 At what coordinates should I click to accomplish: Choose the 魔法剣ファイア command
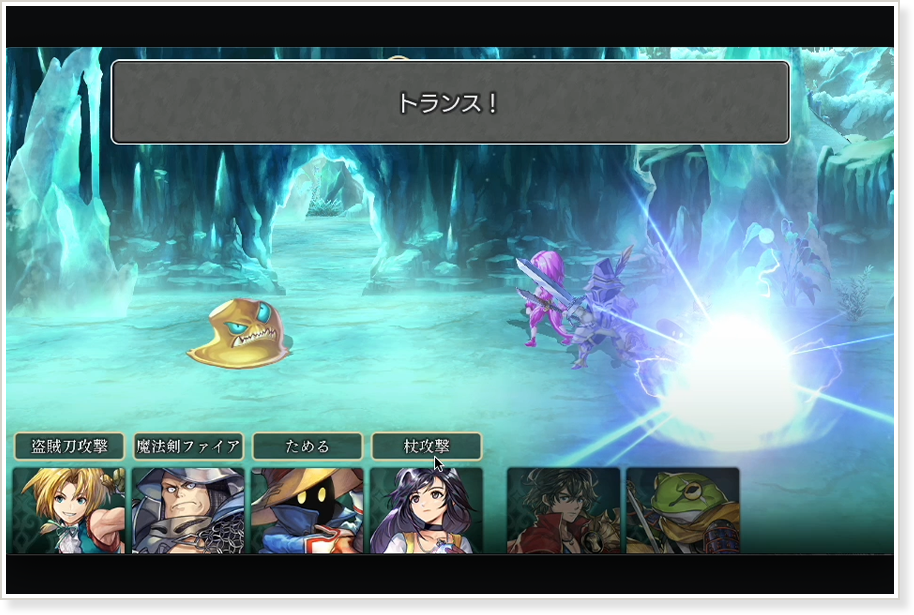(x=188, y=446)
